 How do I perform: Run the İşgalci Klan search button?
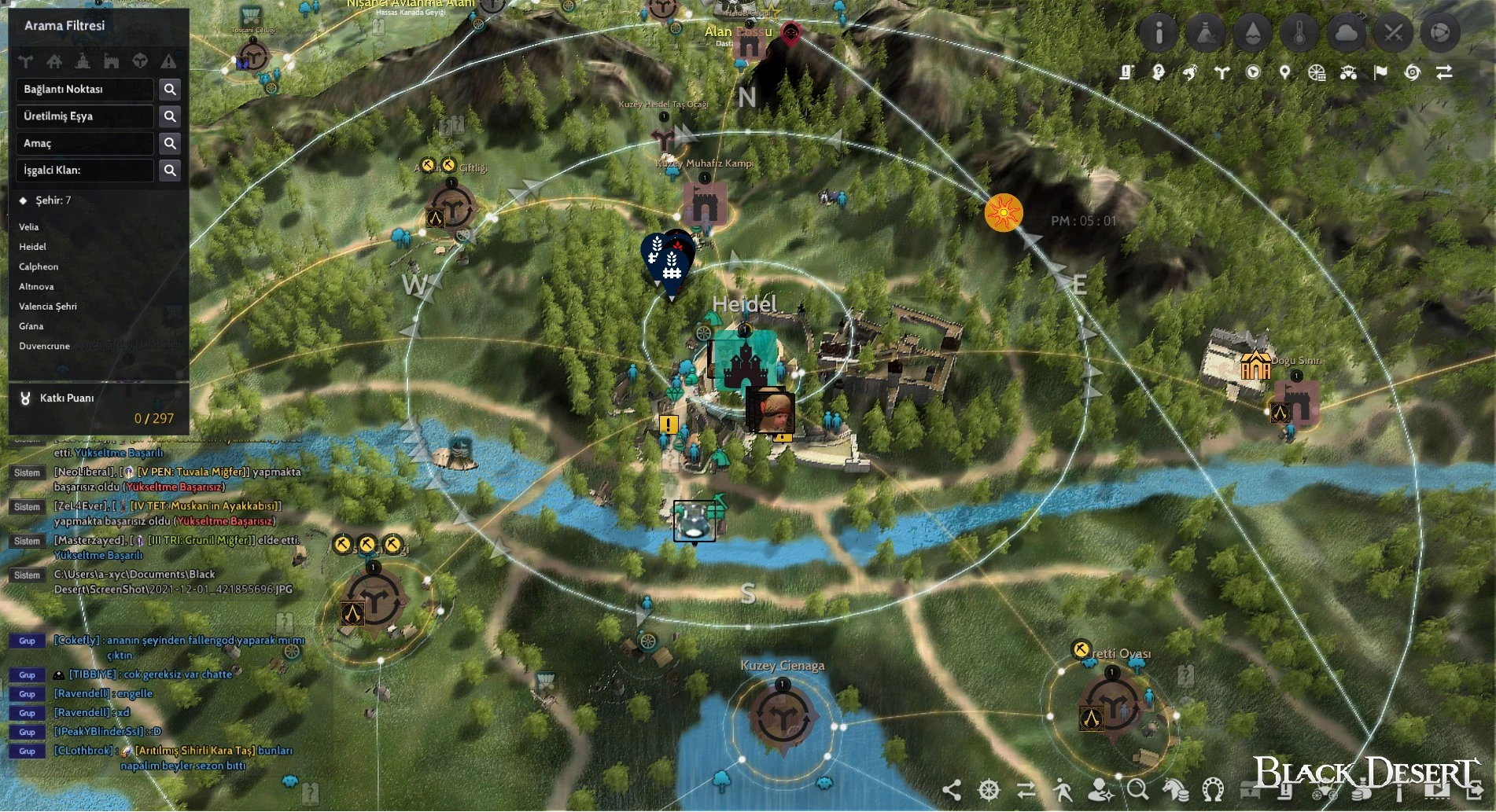tap(170, 171)
